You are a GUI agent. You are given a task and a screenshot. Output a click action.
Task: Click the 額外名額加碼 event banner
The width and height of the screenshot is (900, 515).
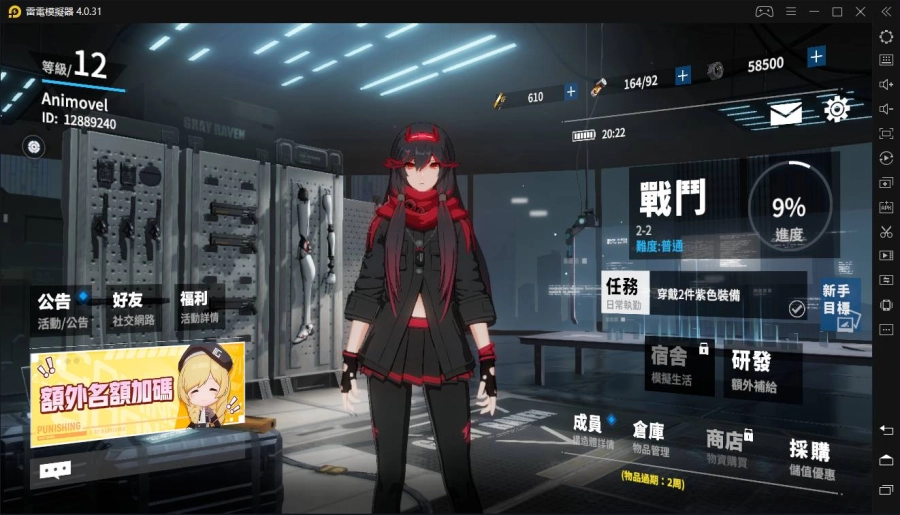tap(137, 394)
